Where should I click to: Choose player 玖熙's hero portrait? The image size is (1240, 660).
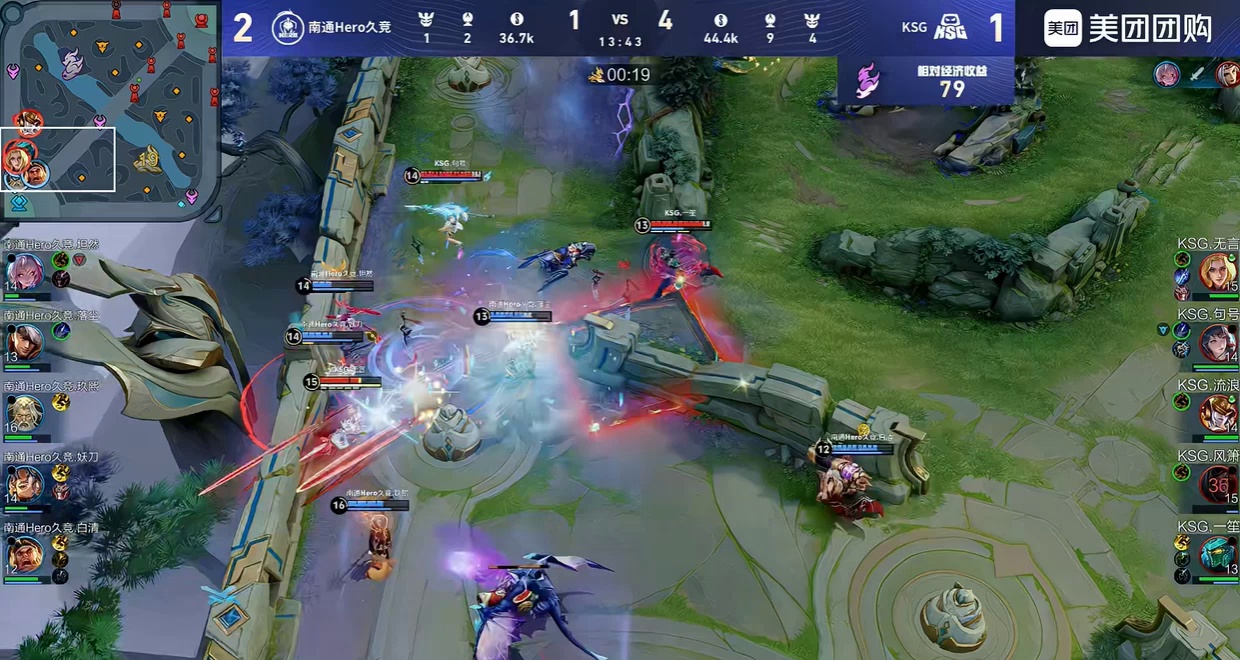click(24, 413)
